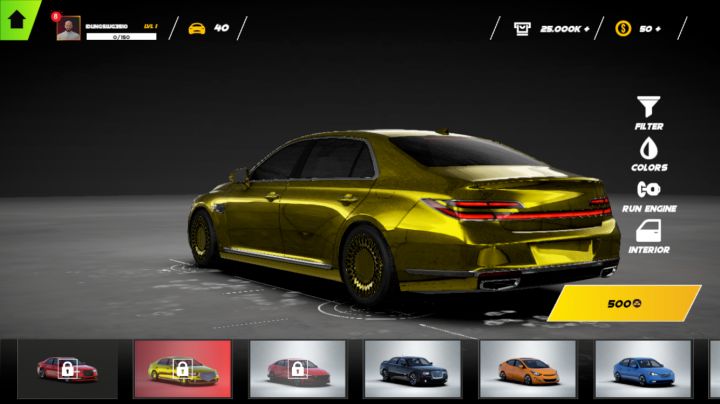Open the player profile avatar
720x404 pixels.
(68, 29)
